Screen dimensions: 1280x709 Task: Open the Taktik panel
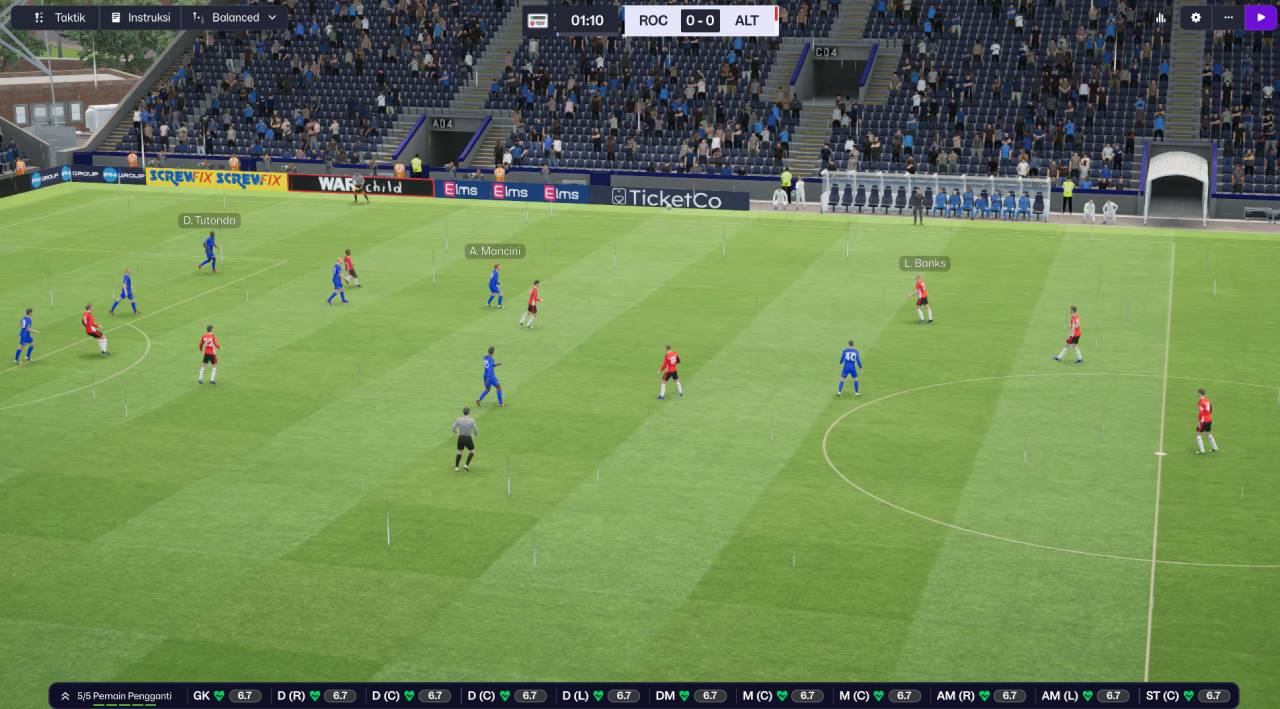click(x=59, y=18)
